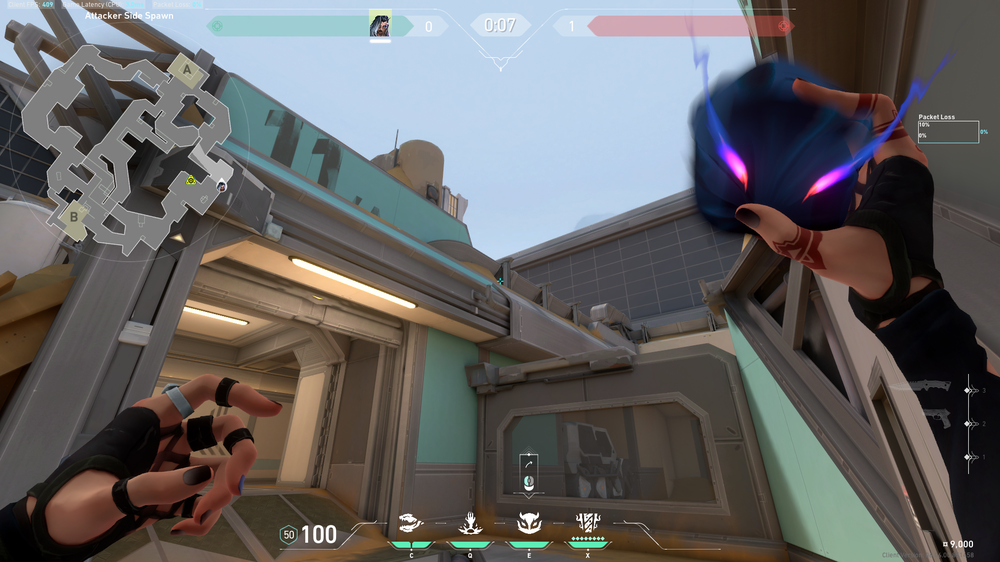
Task: Select the agent portrait in the top bar
Action: [x=380, y=25]
